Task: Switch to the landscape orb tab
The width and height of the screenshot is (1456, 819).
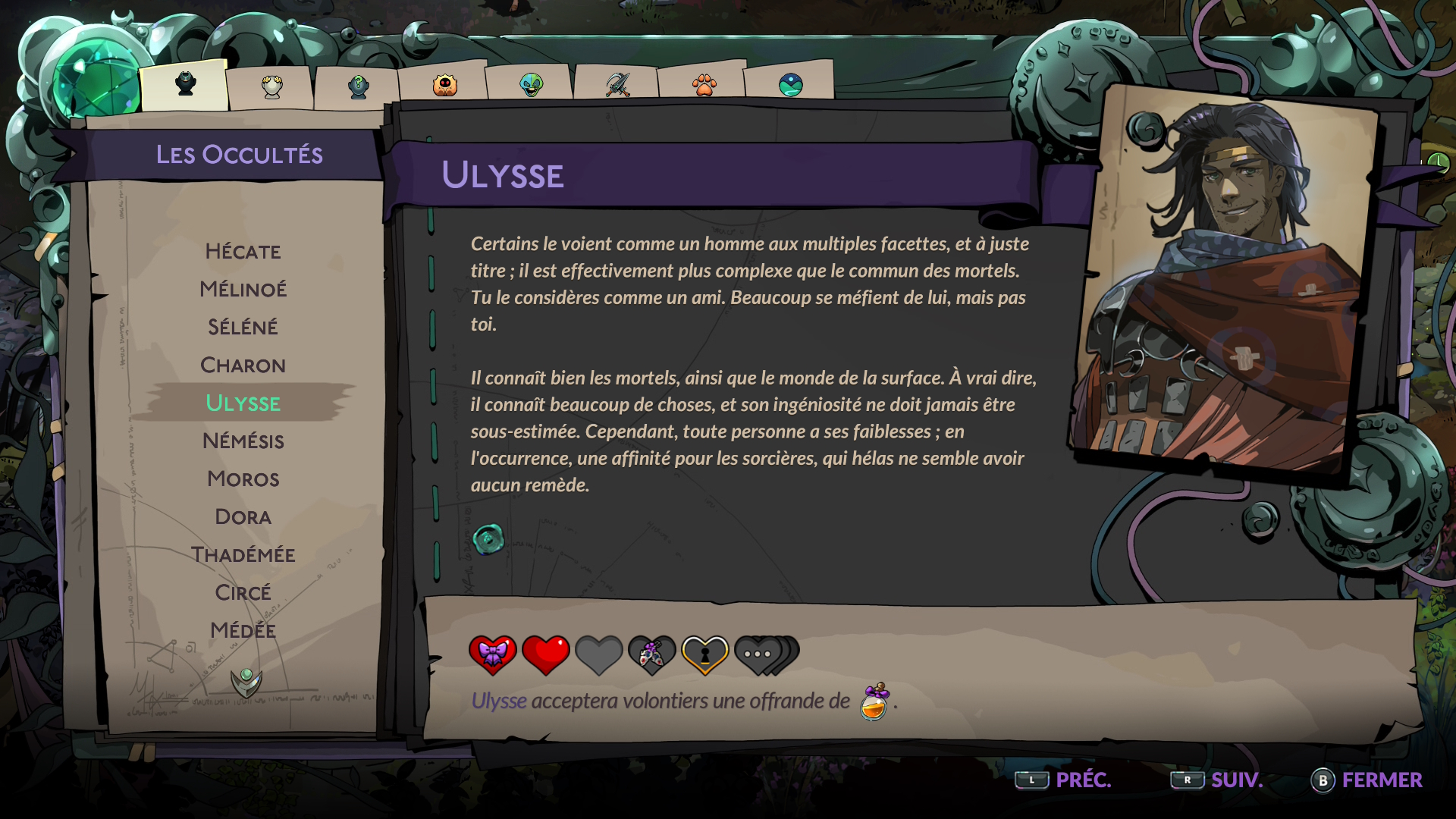Action: tap(790, 84)
